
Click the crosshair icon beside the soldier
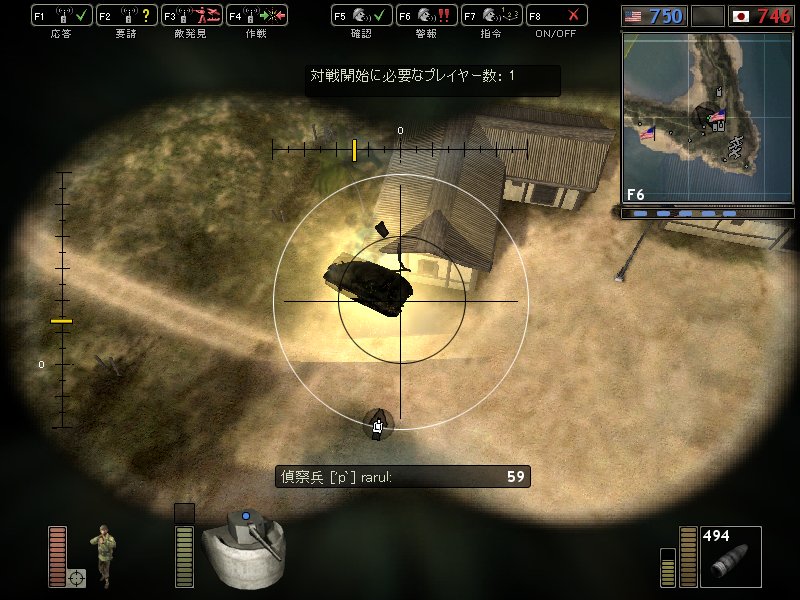(77, 577)
